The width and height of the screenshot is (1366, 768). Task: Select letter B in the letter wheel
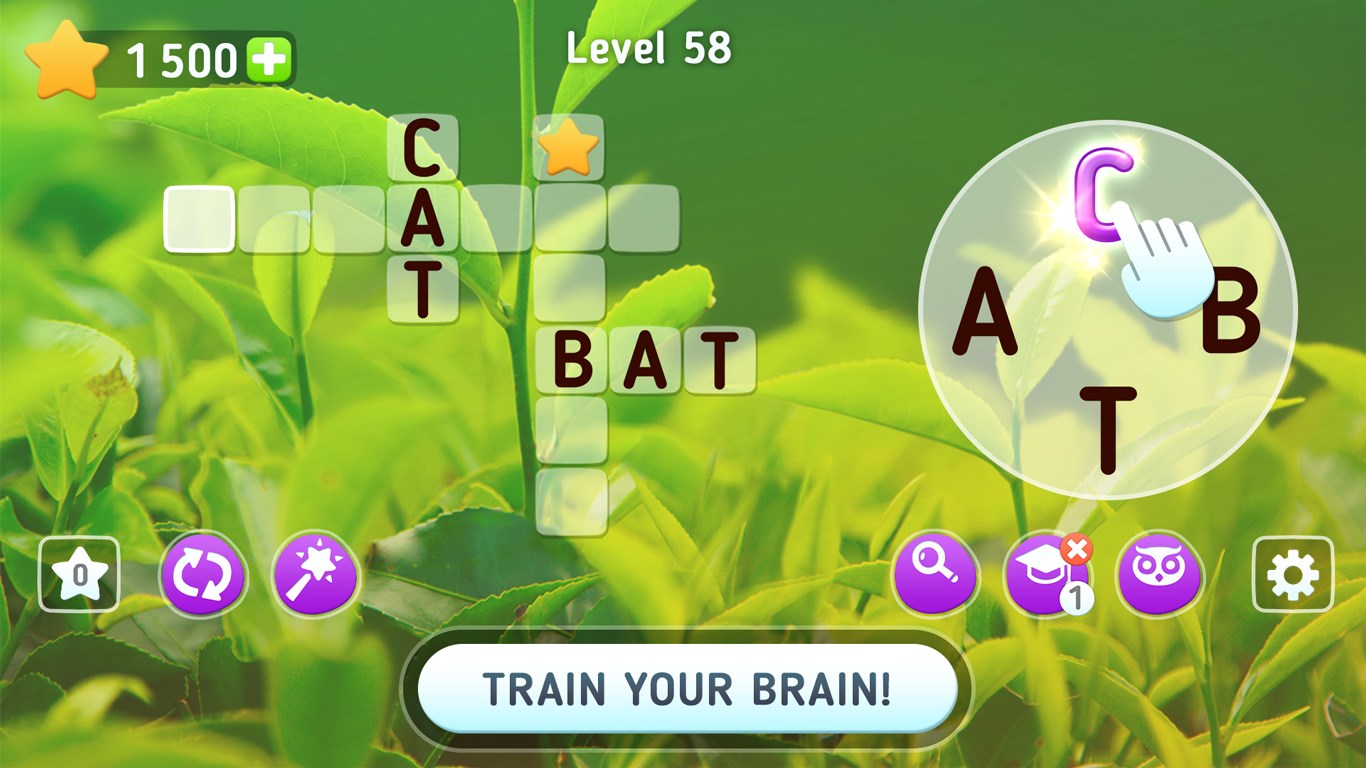point(1233,312)
